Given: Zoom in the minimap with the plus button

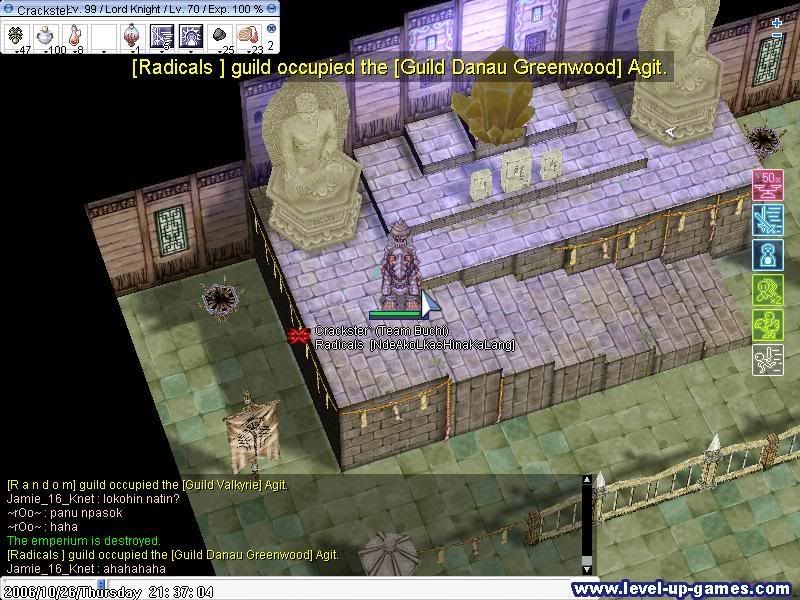Looking at the screenshot, I should click(x=777, y=23).
